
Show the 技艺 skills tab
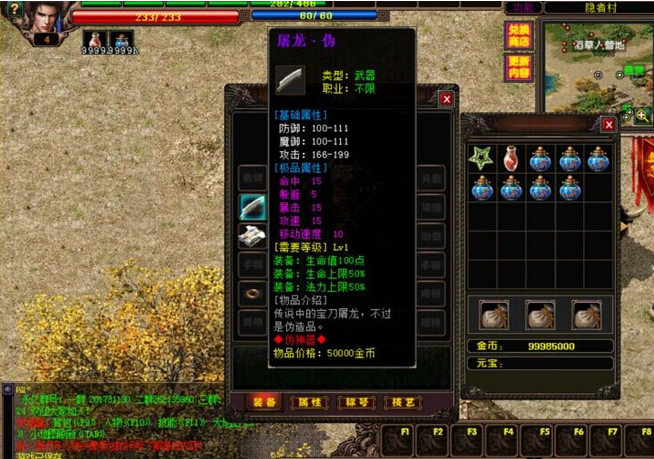[398, 401]
